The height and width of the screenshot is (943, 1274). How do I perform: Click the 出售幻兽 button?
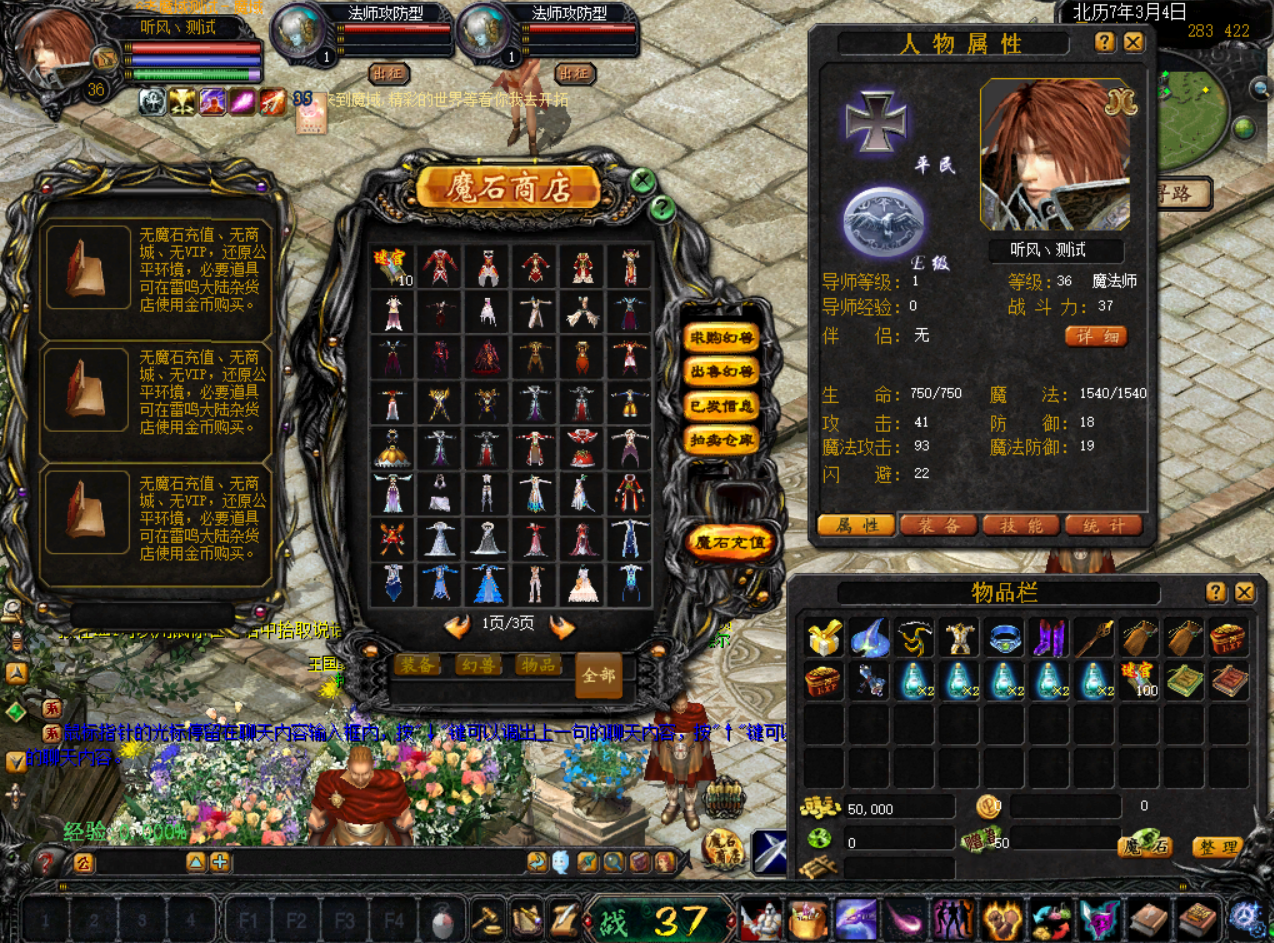click(x=720, y=372)
